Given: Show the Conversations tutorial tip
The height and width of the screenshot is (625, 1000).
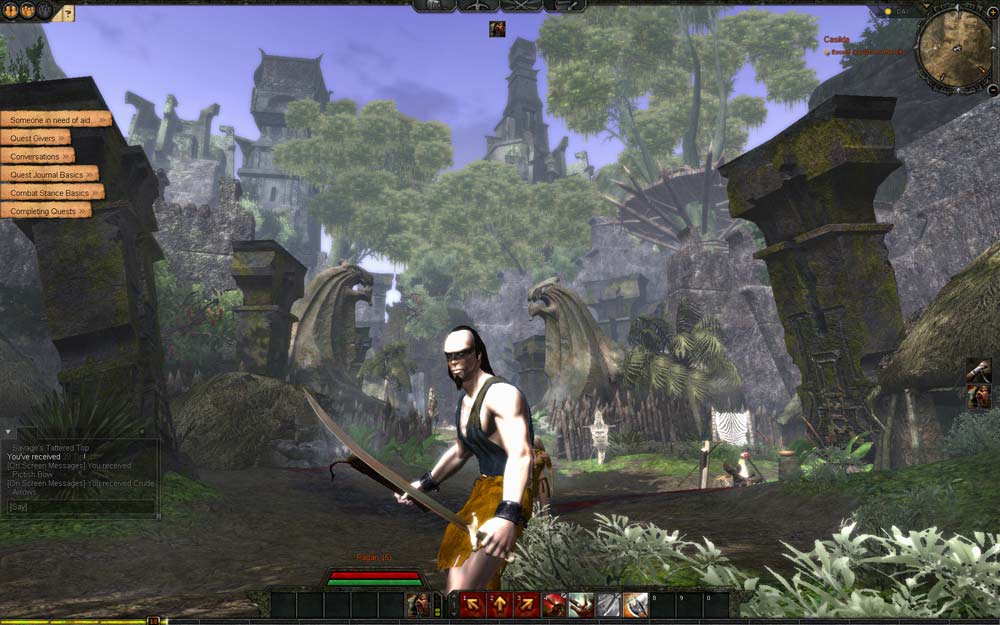Looking at the screenshot, I should pos(37,156).
